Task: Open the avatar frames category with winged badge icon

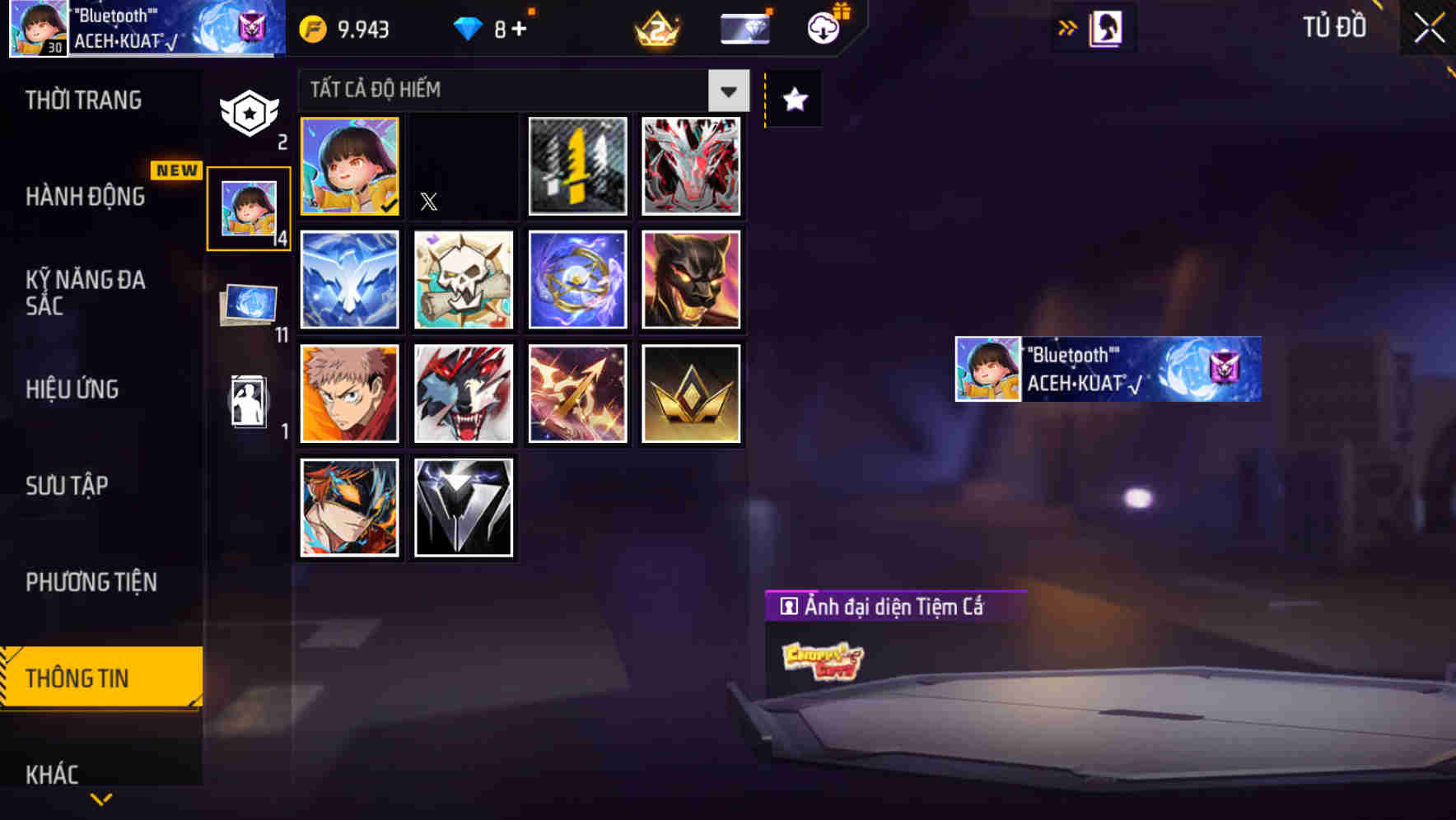Action: pyautogui.click(x=249, y=111)
